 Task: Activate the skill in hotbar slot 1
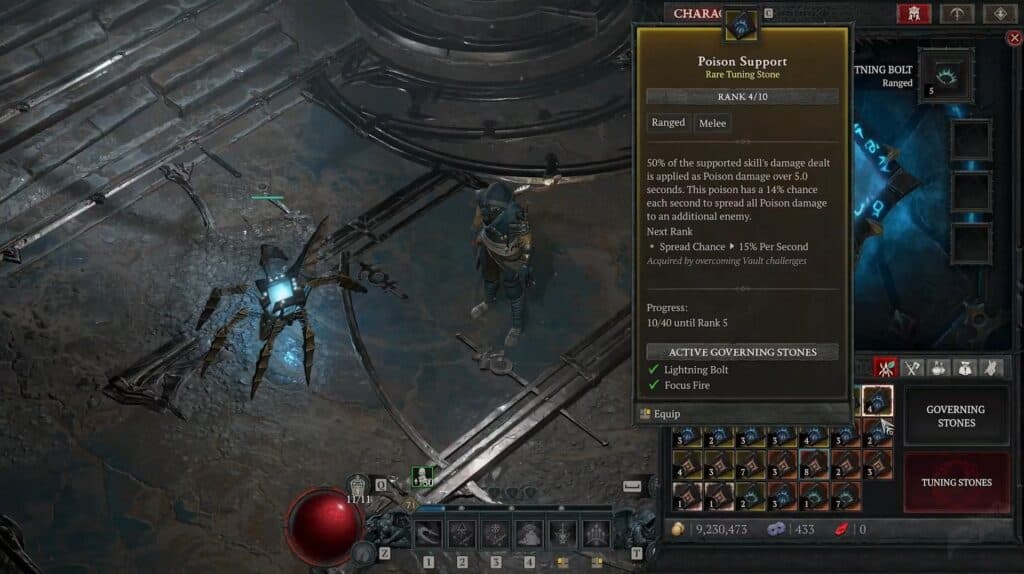pos(429,534)
